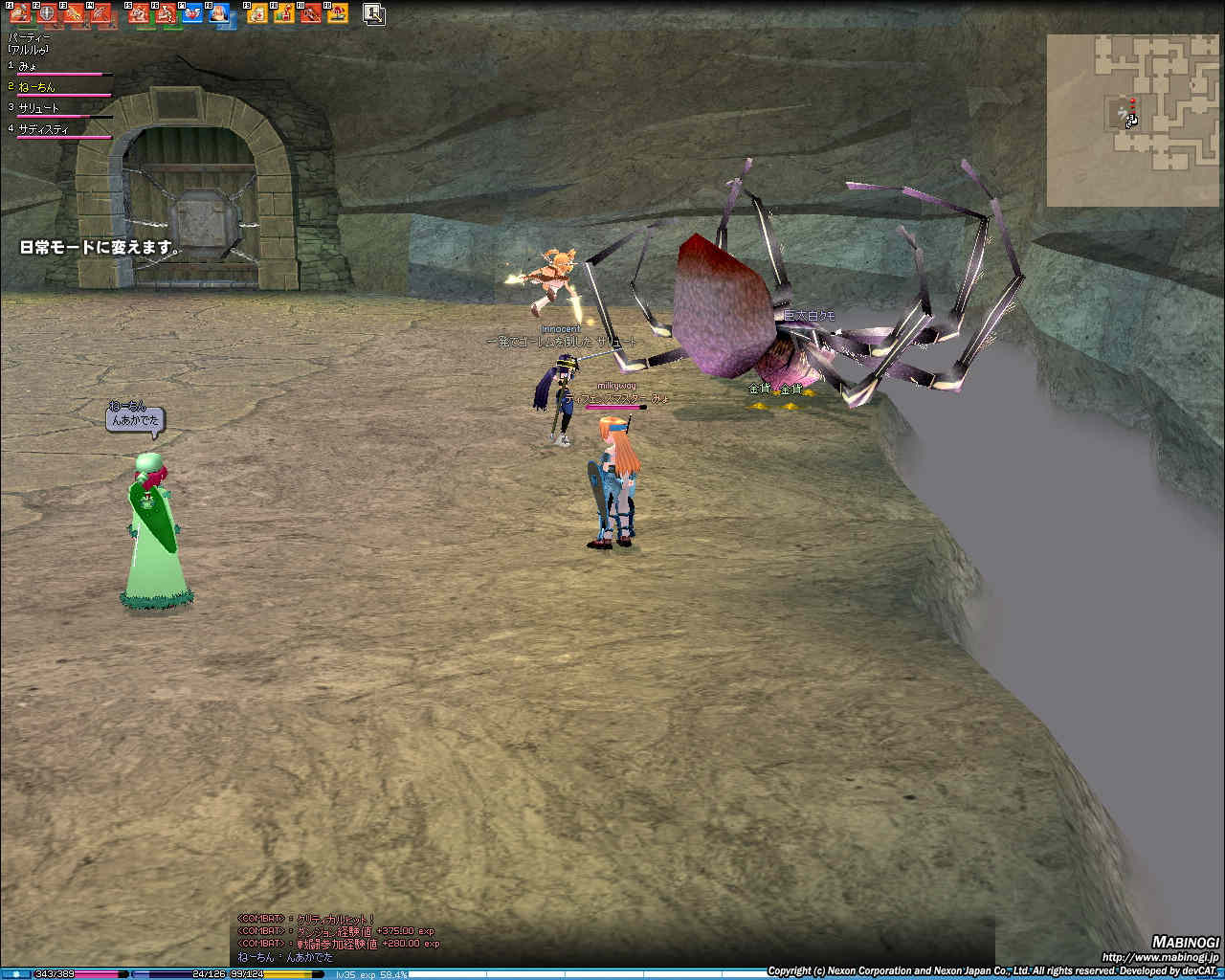The width and height of the screenshot is (1225, 980).
Task: Select the F8 blue character portrait skill
Action: [219, 13]
